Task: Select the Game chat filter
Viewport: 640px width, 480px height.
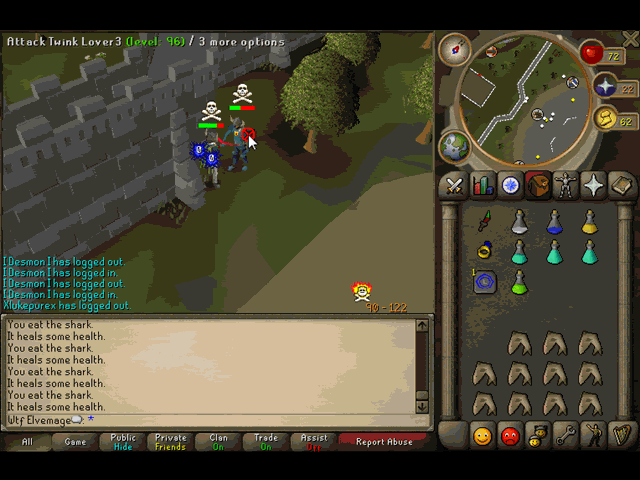Action: 75,441
